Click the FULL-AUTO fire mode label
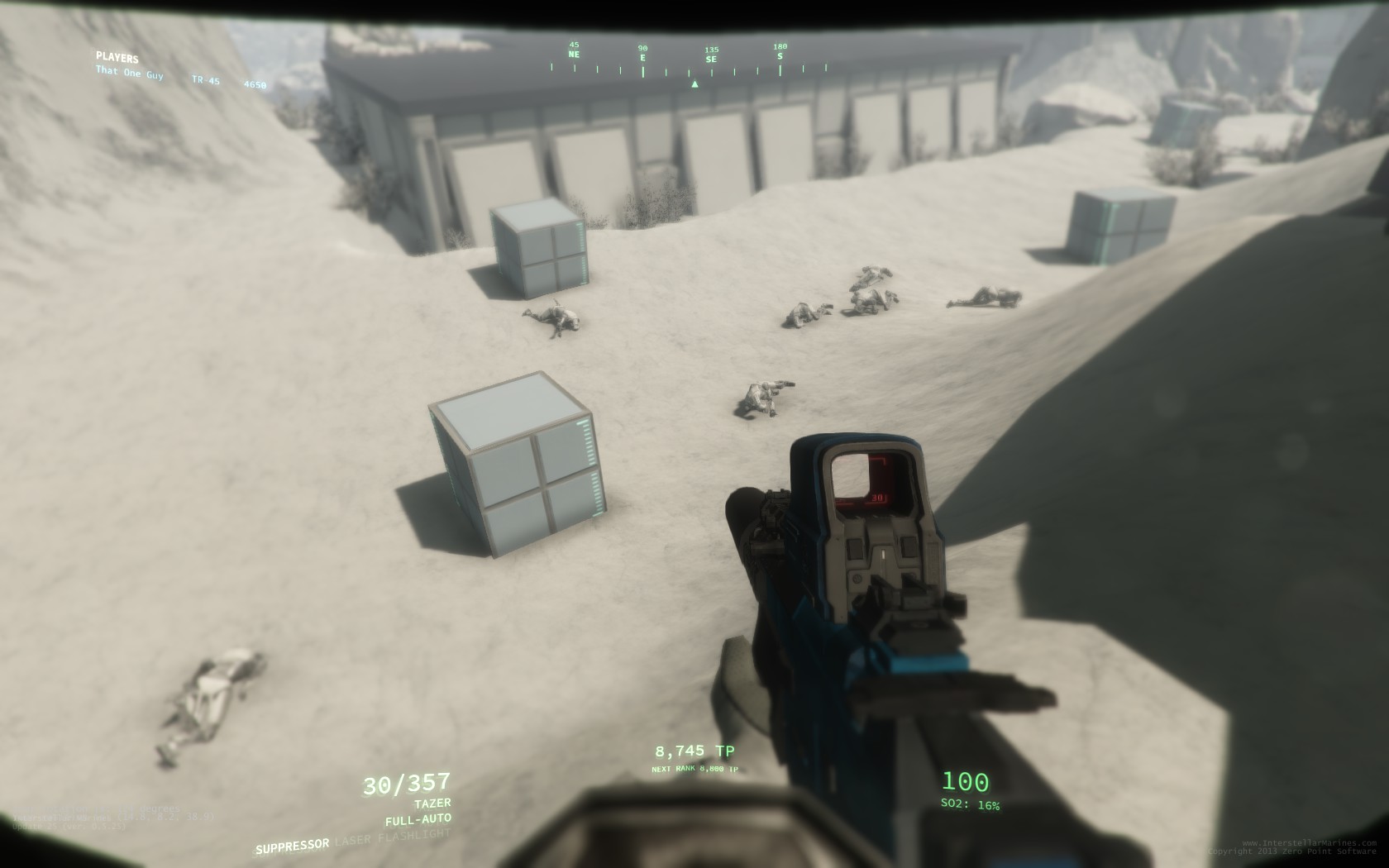The image size is (1389, 868). tap(418, 818)
